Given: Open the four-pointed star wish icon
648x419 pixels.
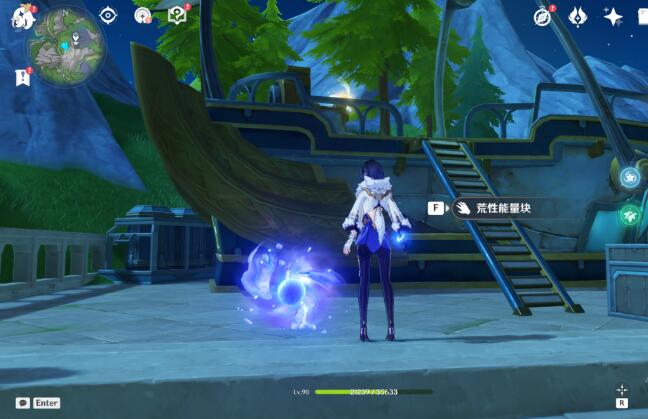Looking at the screenshot, I should [613, 16].
